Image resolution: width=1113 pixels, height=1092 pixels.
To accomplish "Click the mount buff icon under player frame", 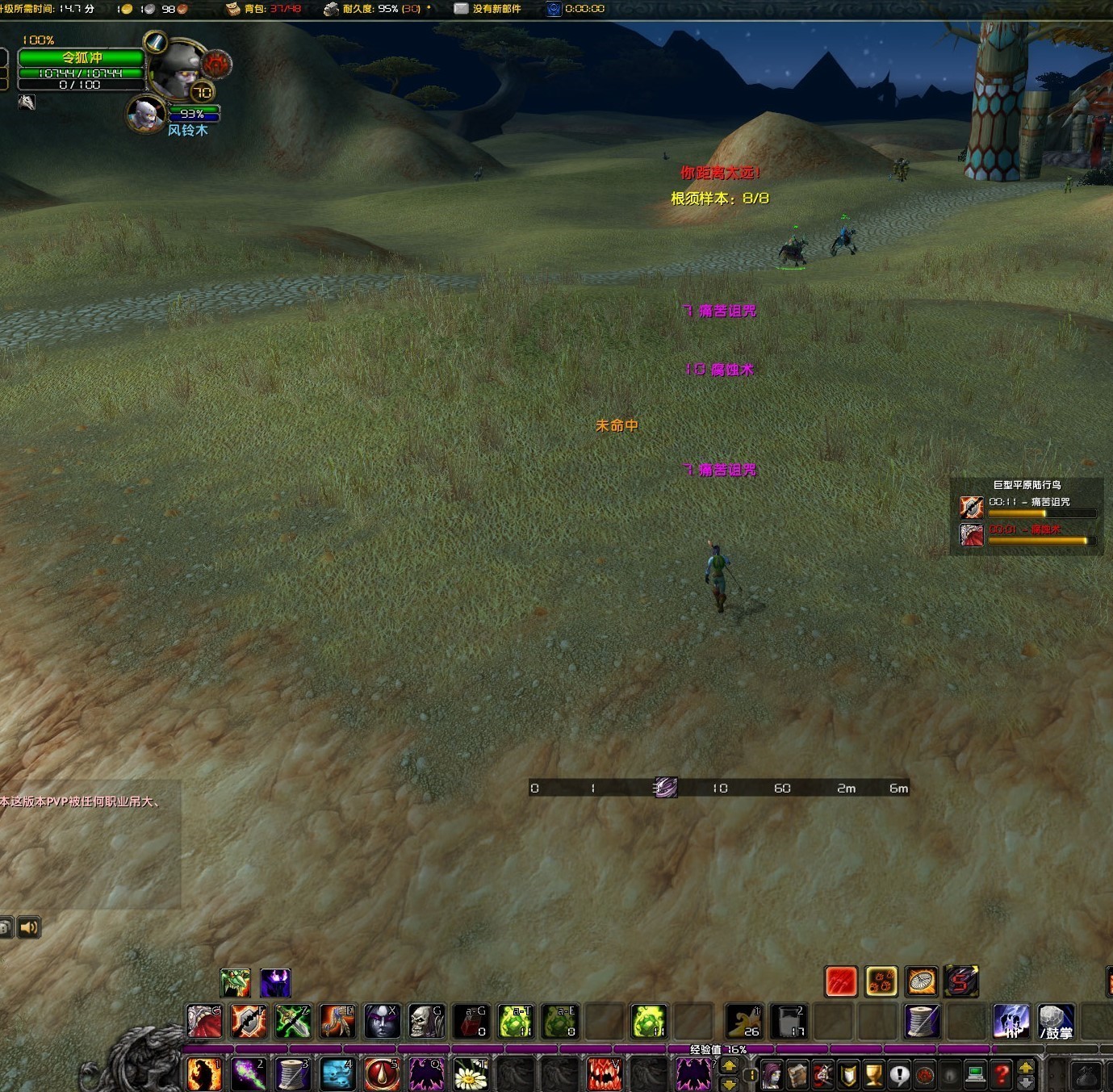I will click(x=27, y=103).
